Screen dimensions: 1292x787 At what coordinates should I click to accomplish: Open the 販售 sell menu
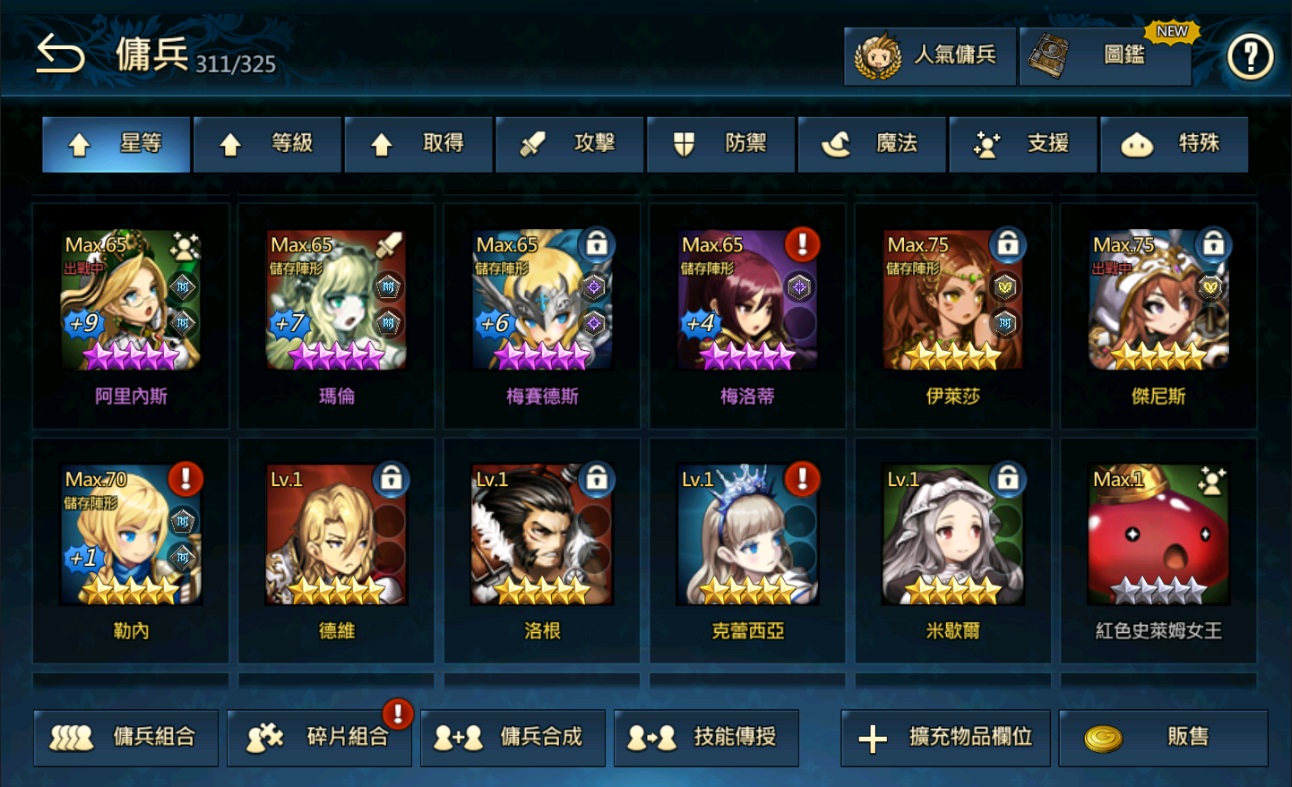1163,738
